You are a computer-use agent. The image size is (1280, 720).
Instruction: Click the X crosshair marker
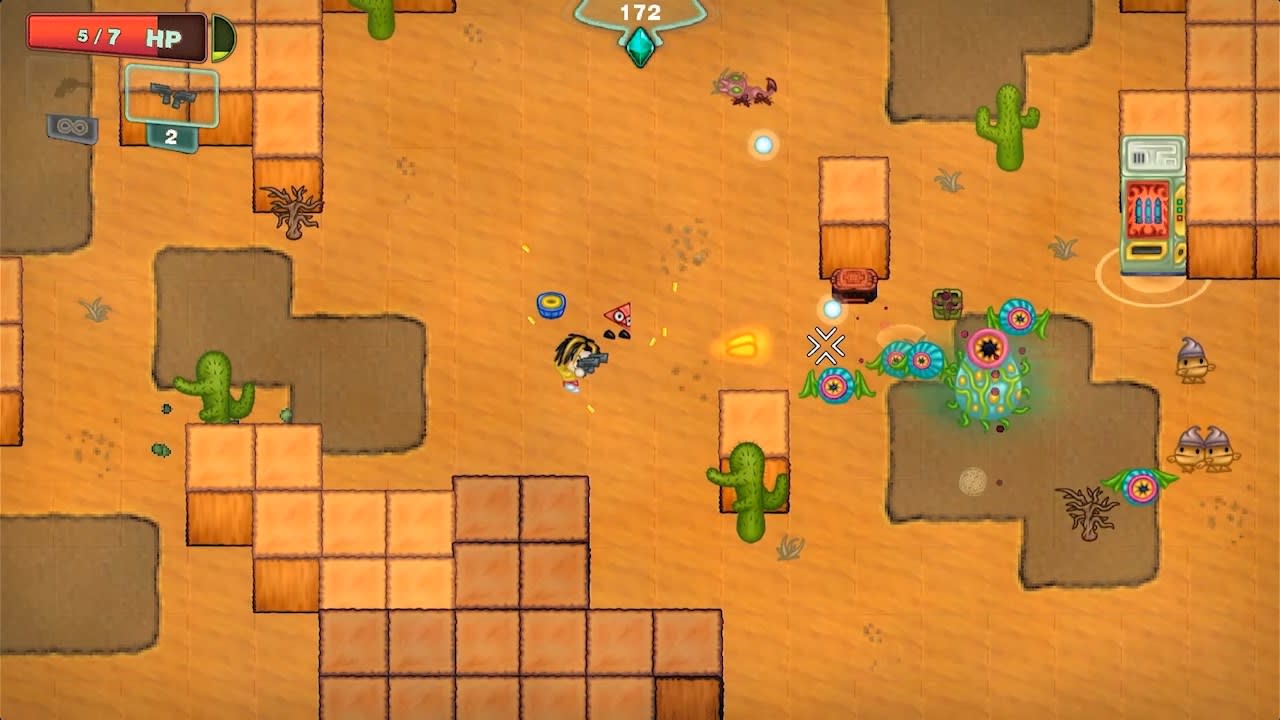coord(826,346)
